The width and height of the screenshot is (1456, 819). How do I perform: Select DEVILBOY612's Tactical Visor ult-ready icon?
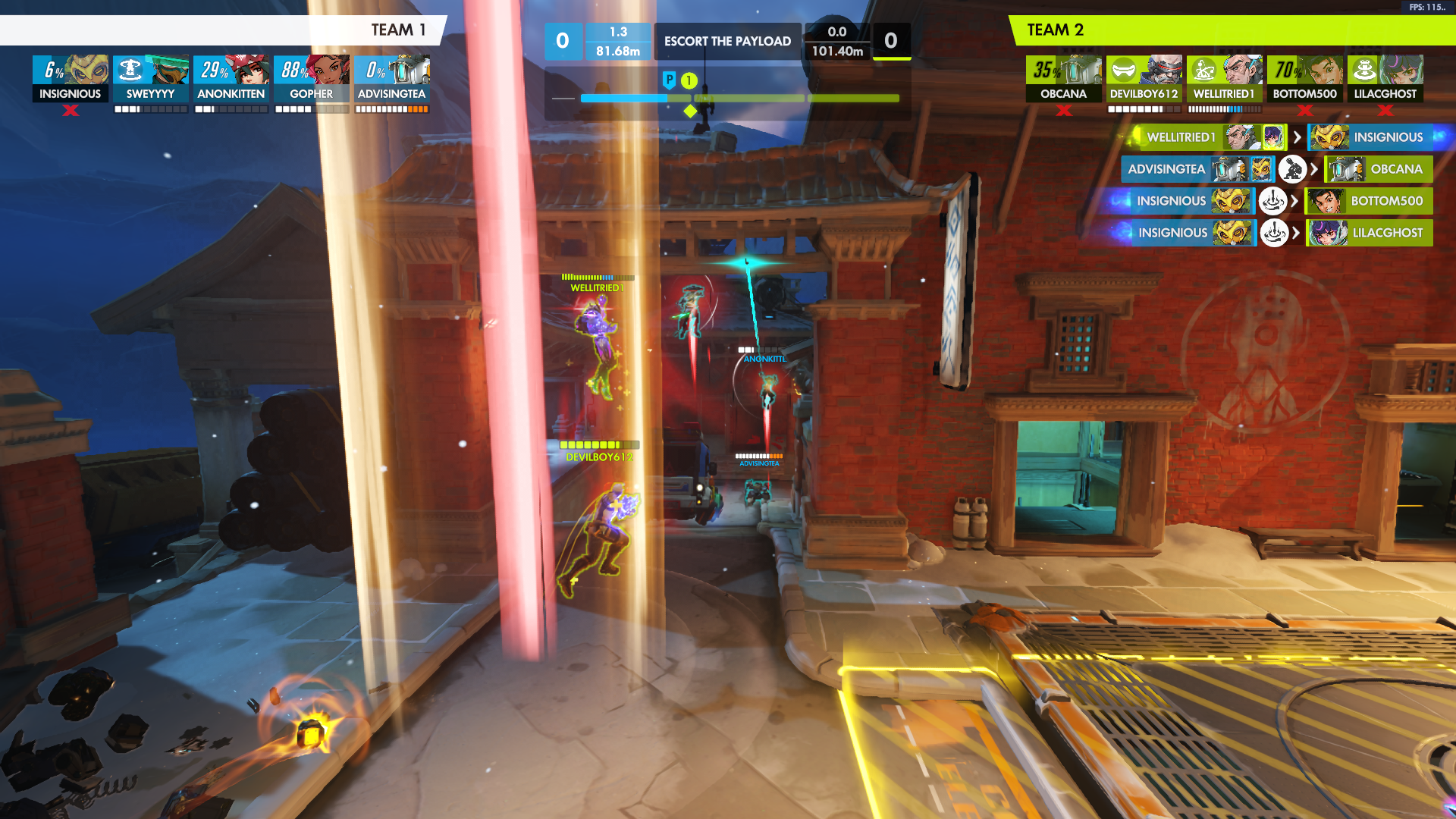tap(1124, 71)
